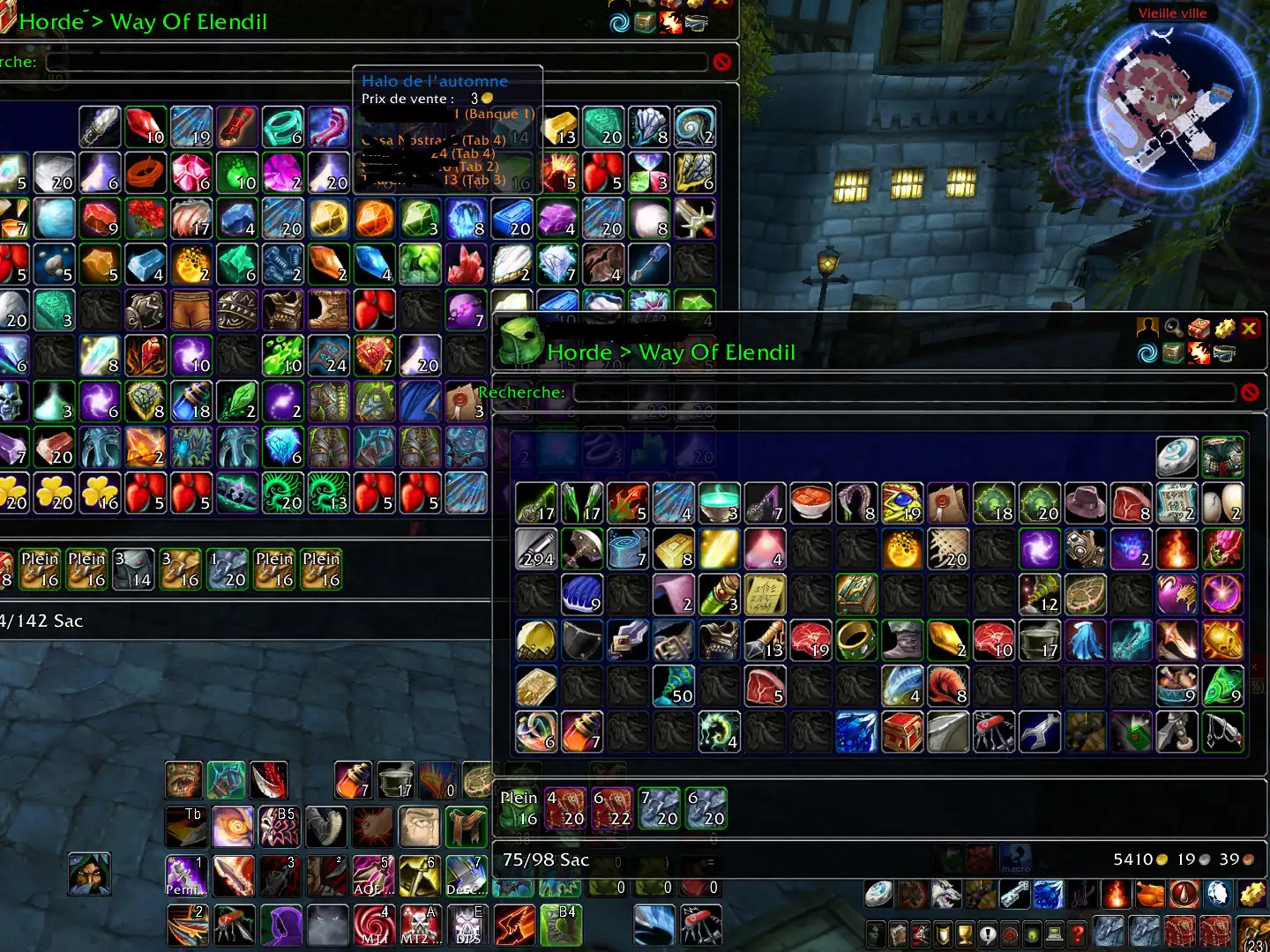Click the blue swirl icon below the bank close button
Image resolution: width=1270 pixels, height=952 pixels.
[x=1148, y=353]
